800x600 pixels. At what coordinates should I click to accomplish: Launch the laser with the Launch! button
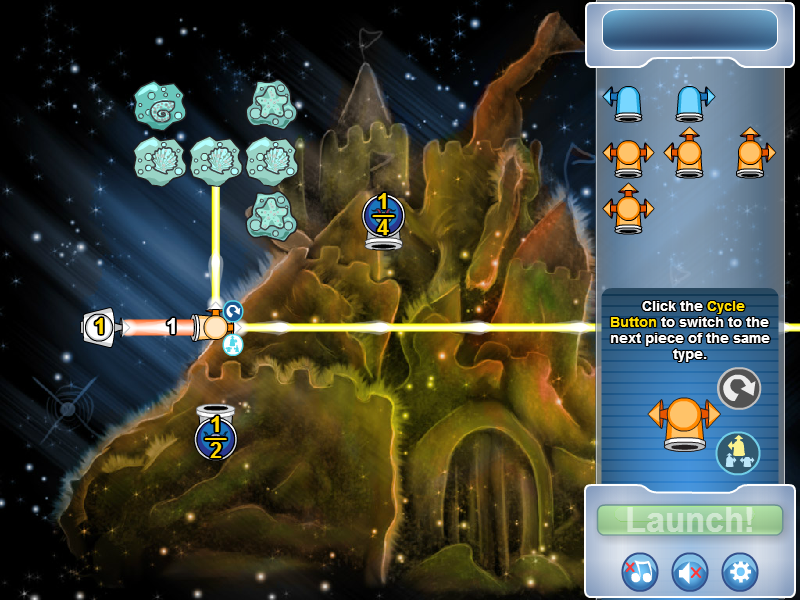click(x=689, y=520)
